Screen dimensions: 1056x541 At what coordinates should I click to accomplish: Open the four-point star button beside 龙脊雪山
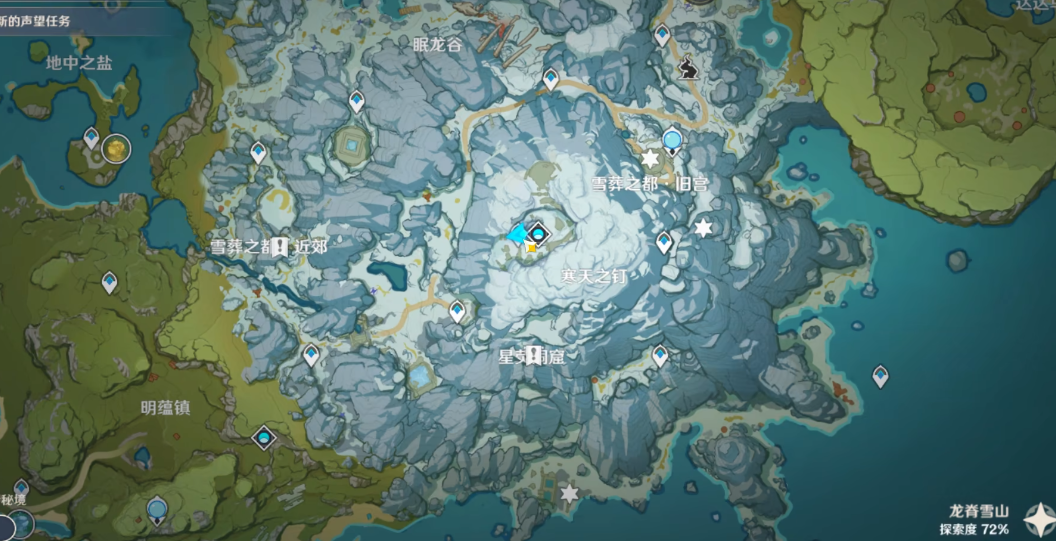point(1039,518)
